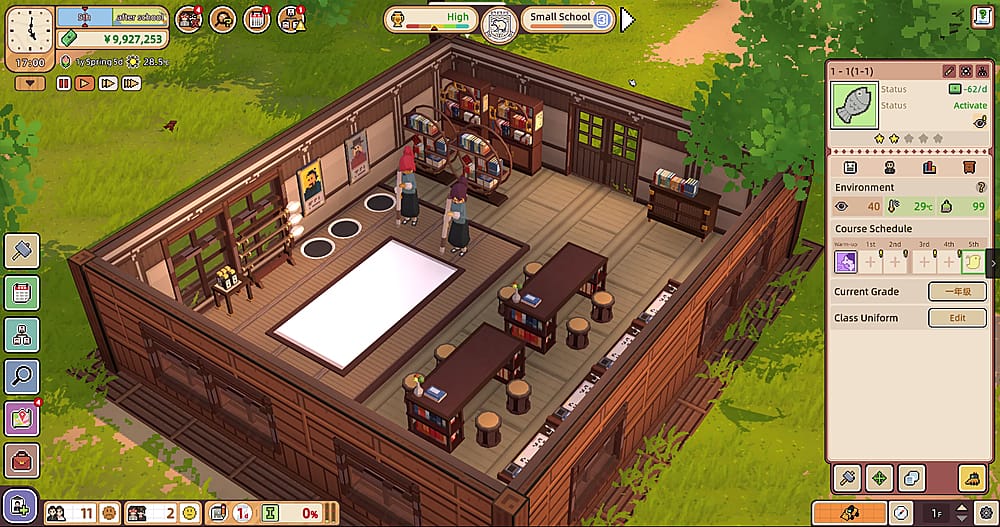Viewport: 1000px width, 527px height.
Task: Open the hammer build menu
Action: [x=21, y=251]
